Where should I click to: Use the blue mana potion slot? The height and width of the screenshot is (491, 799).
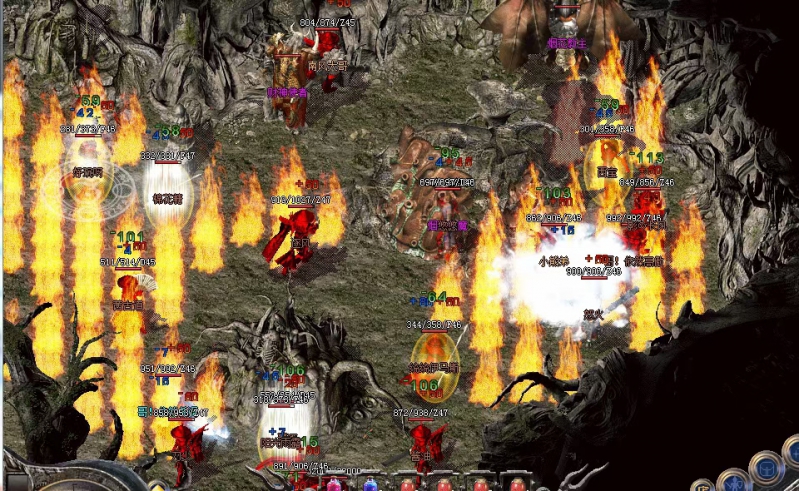point(371,485)
